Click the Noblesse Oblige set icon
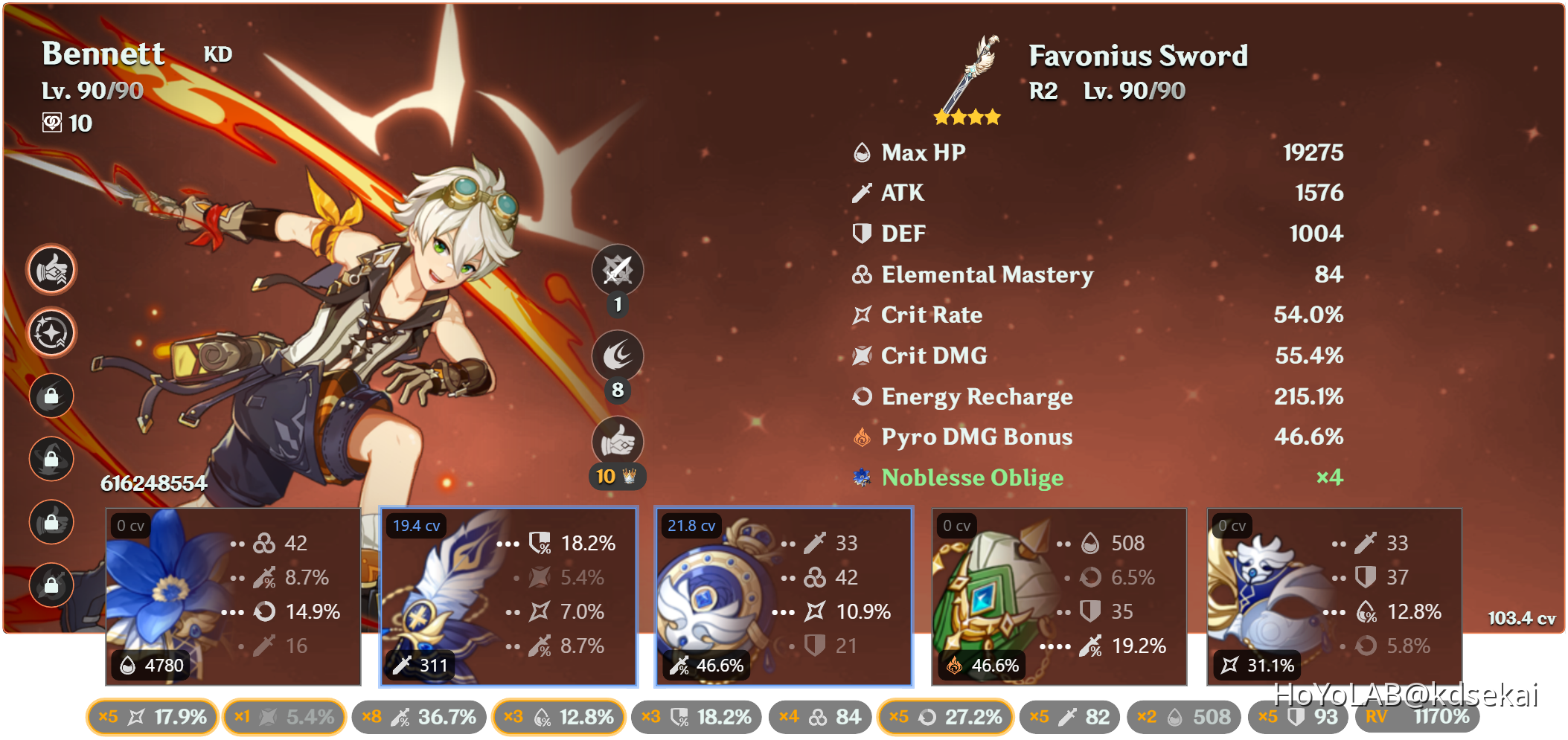 [861, 478]
